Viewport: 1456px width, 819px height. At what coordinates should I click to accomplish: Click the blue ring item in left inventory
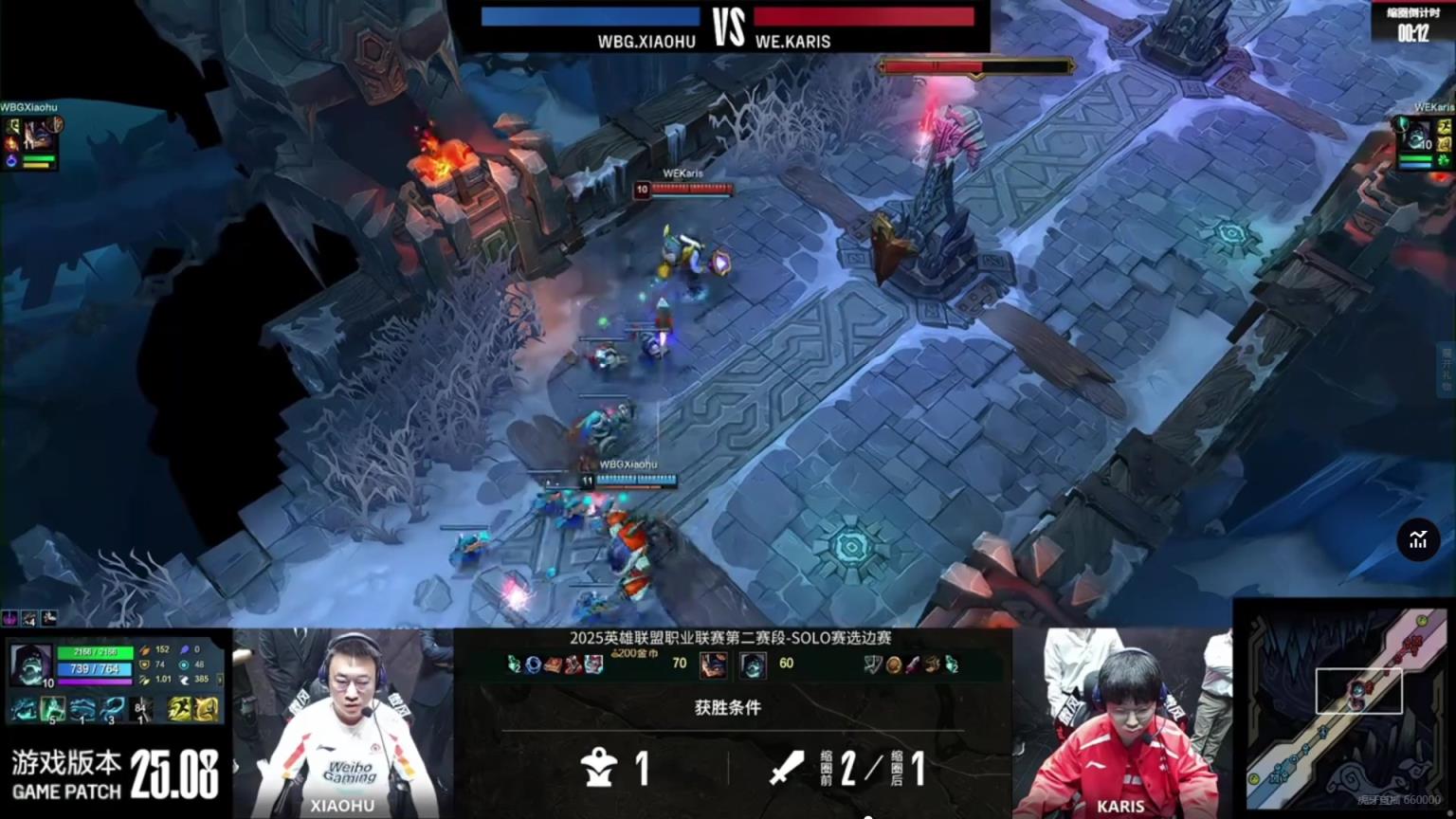tap(534, 664)
